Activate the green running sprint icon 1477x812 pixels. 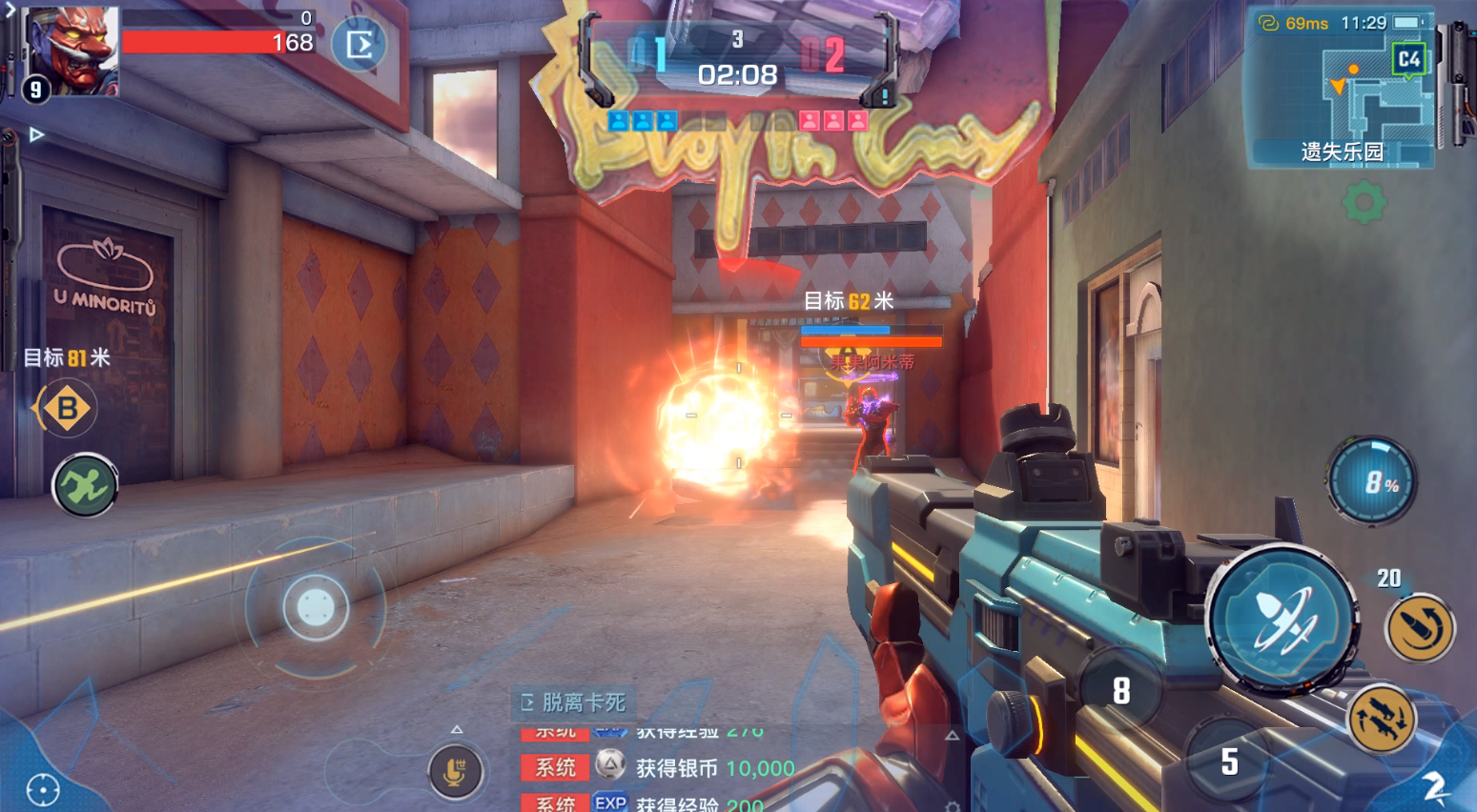click(x=85, y=486)
